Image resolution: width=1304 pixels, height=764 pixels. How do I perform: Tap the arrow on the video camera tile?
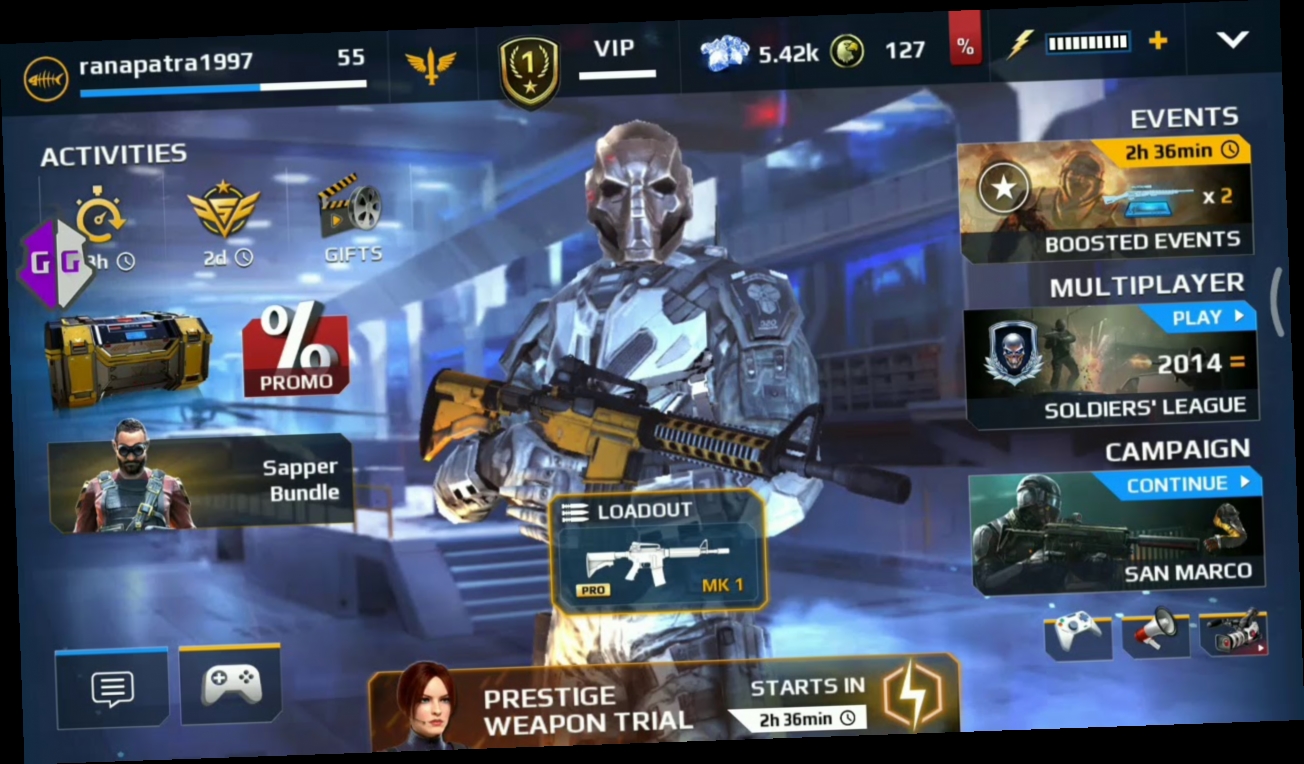tap(1261, 646)
